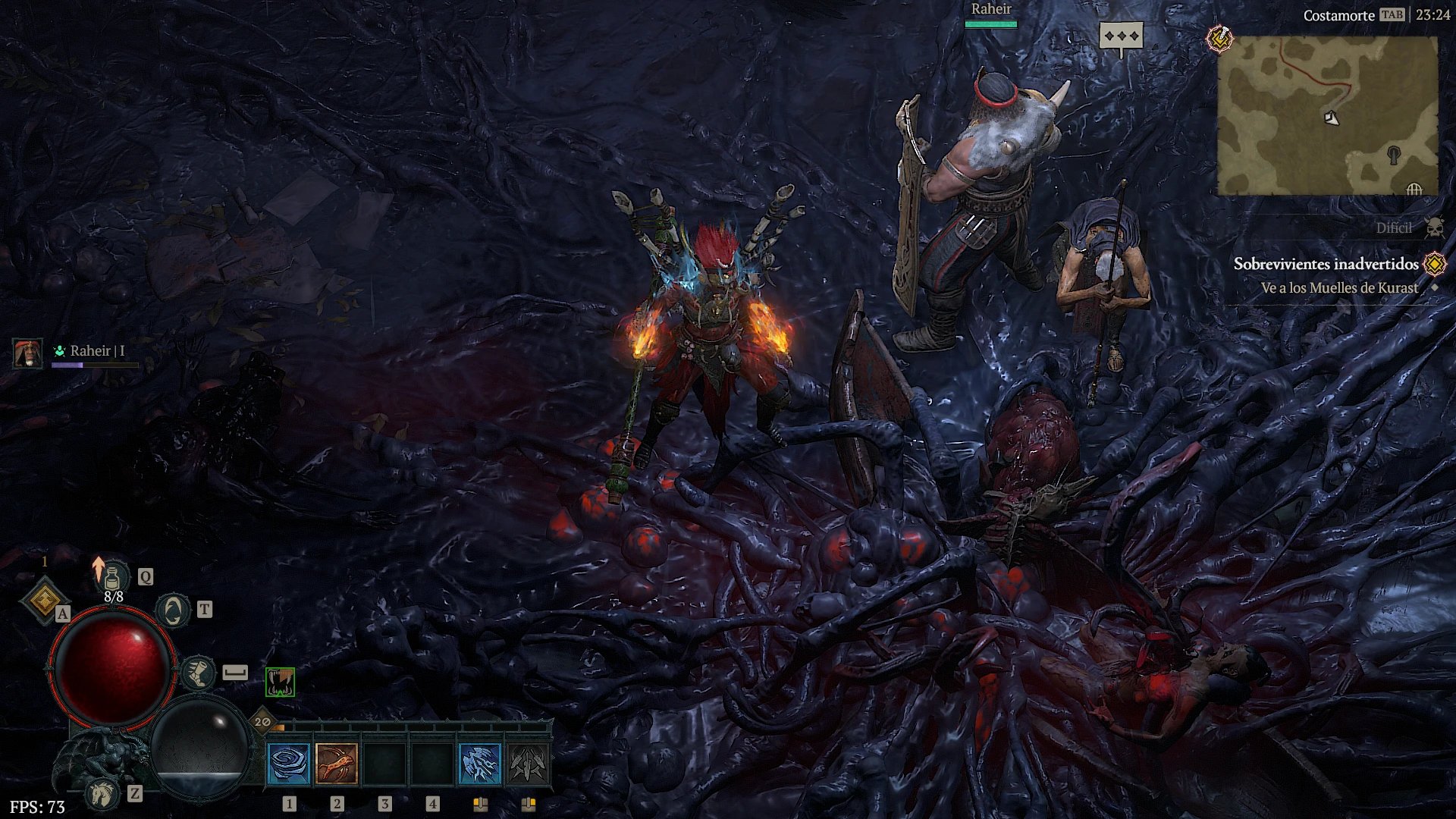Select the Sobrevivientes inadvertidos quest tracker

click(1326, 264)
